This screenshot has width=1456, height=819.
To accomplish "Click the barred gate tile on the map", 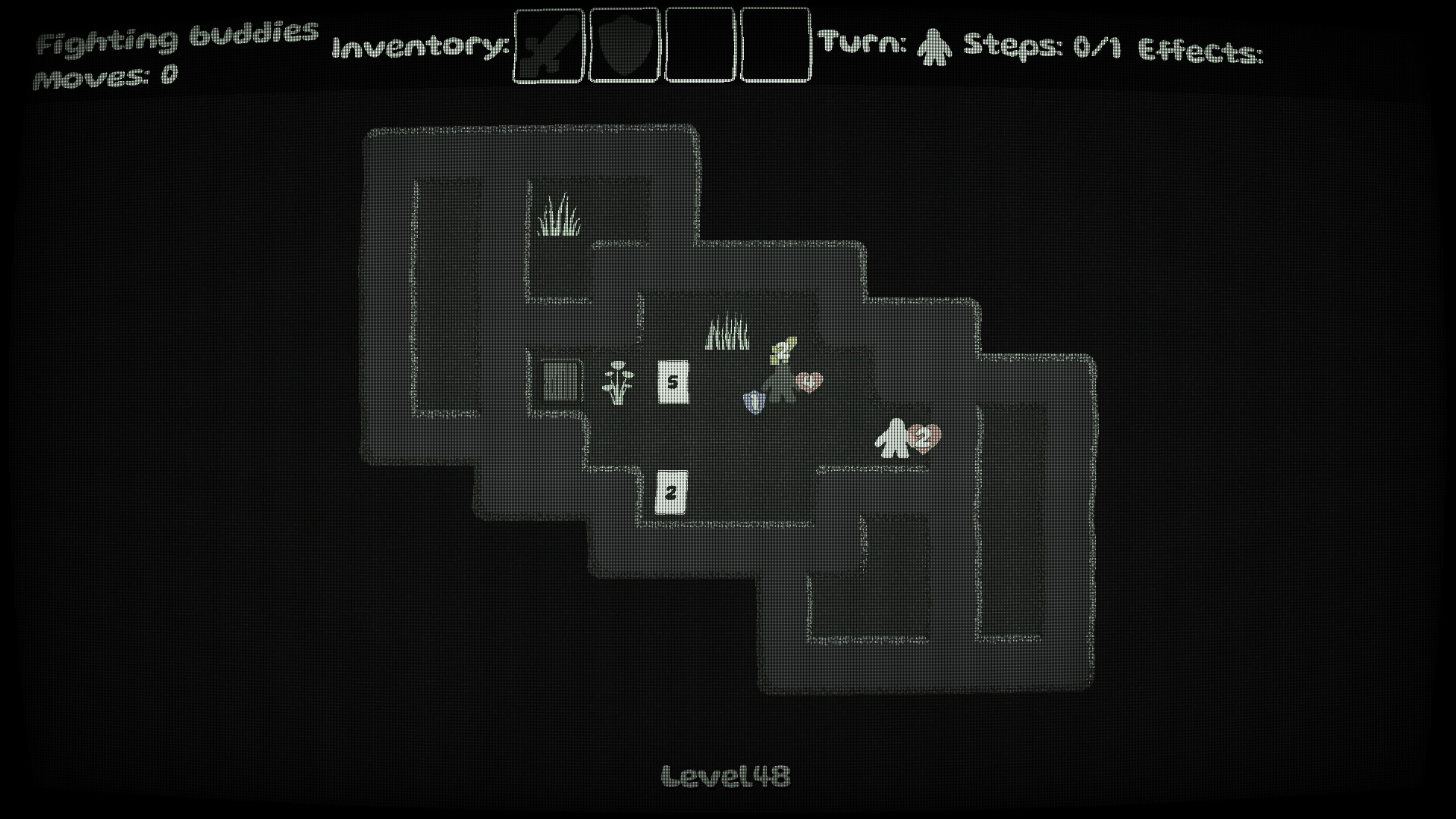I will pos(561,383).
